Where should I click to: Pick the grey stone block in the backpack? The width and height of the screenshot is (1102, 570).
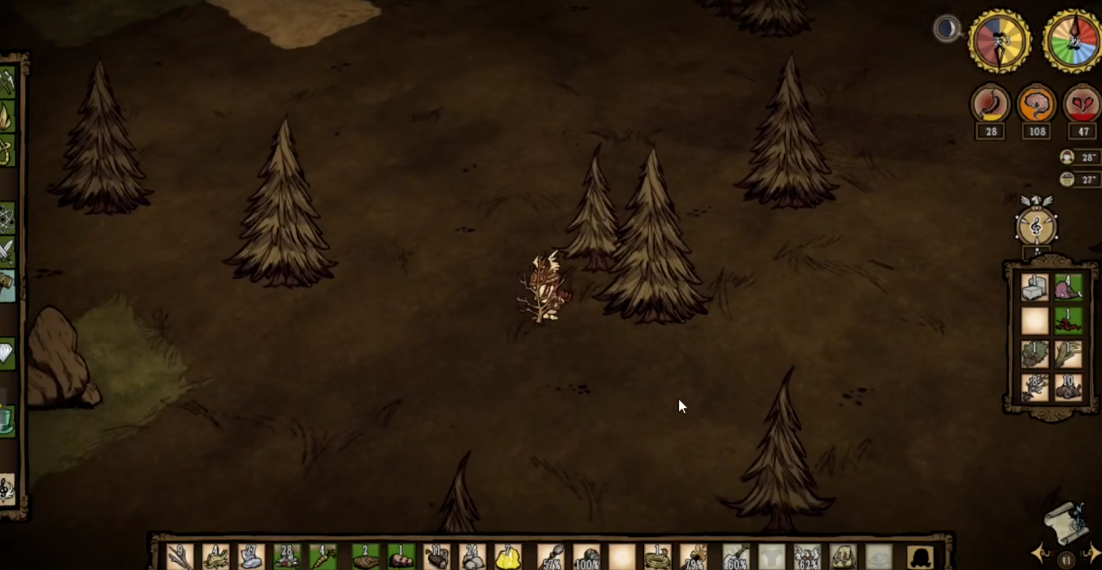[x=1035, y=289]
